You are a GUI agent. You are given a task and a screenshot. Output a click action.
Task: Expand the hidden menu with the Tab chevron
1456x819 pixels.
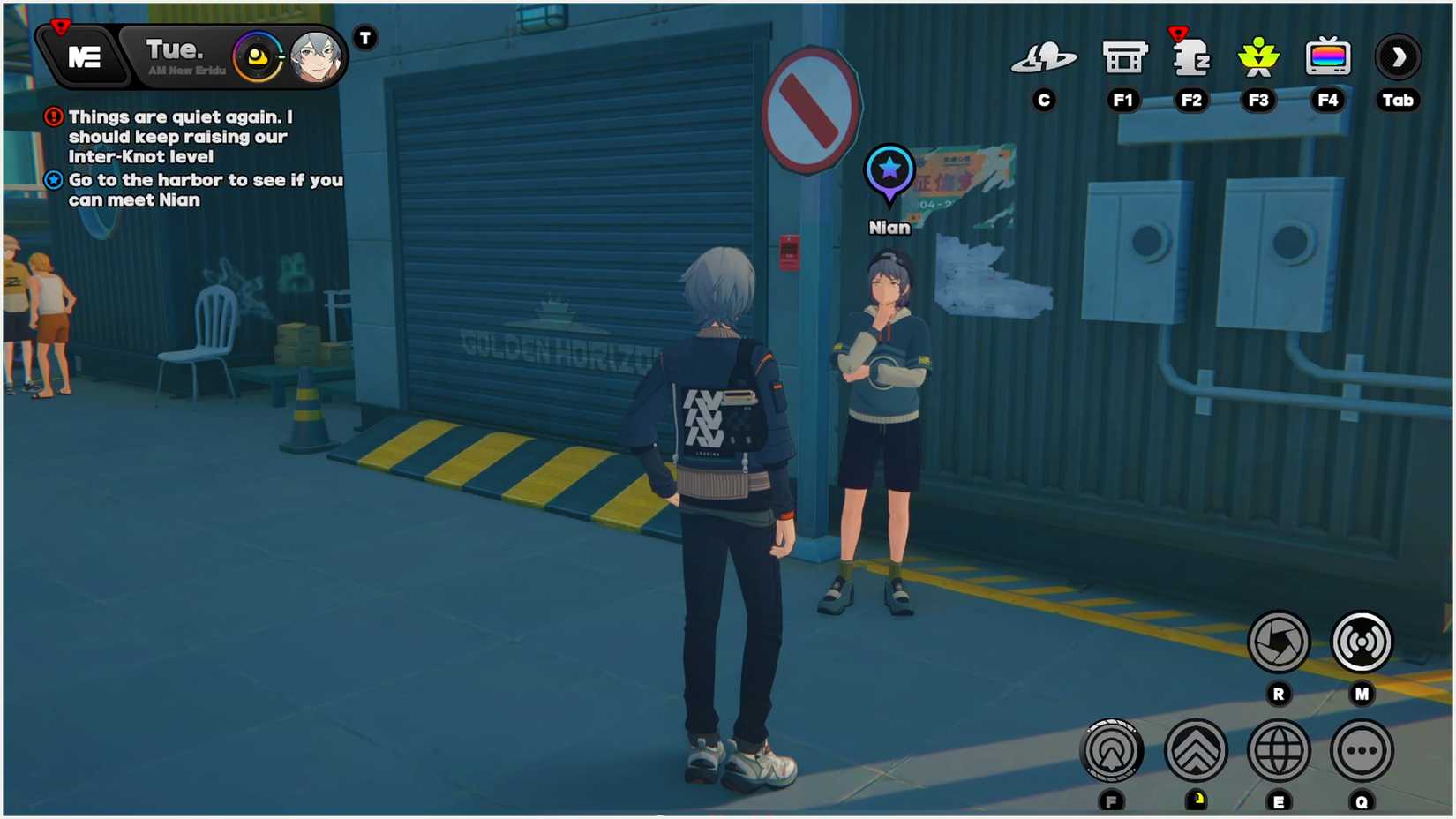coord(1398,56)
